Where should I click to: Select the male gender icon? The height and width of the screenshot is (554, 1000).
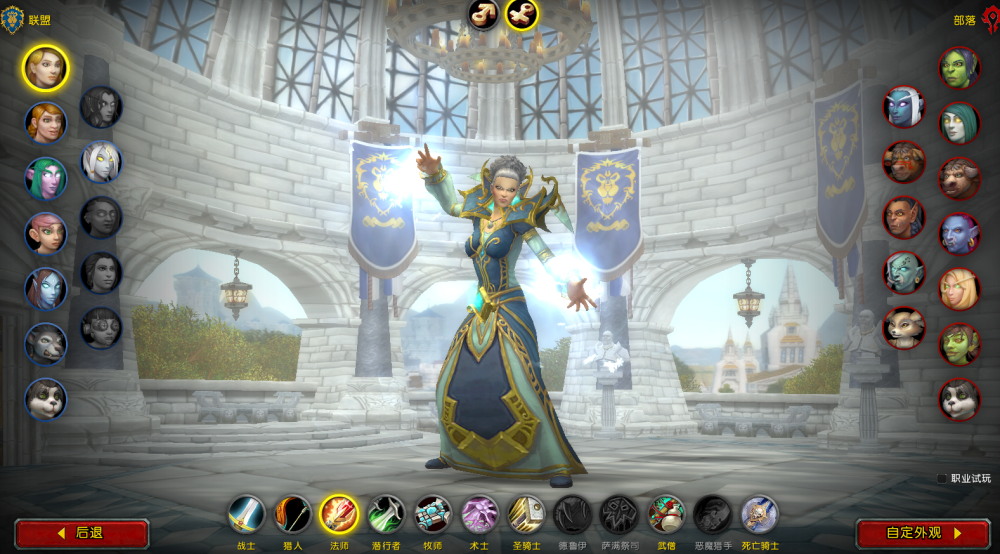coord(484,14)
